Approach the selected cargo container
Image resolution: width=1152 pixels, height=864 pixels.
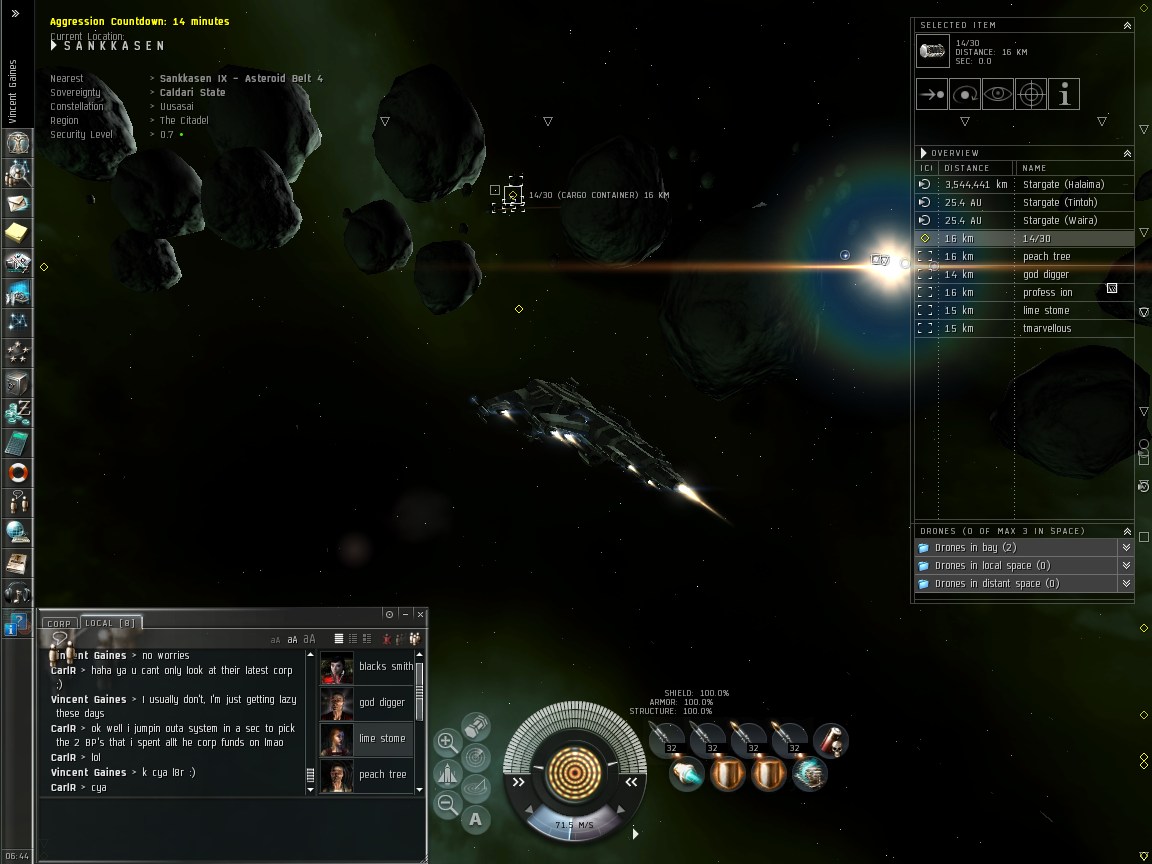pos(932,95)
